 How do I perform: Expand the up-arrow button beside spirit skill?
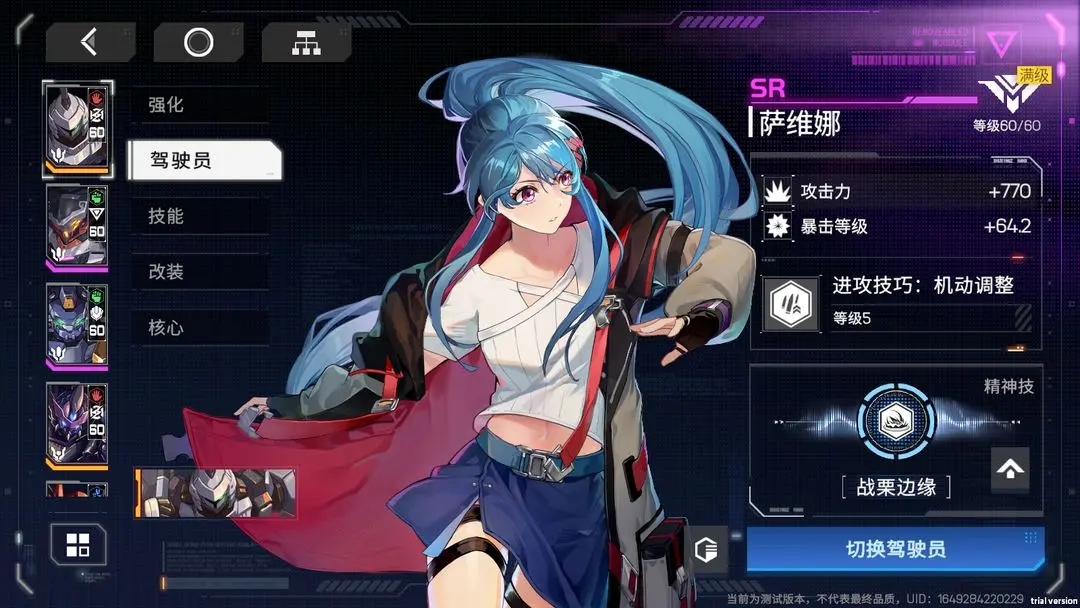click(1010, 468)
